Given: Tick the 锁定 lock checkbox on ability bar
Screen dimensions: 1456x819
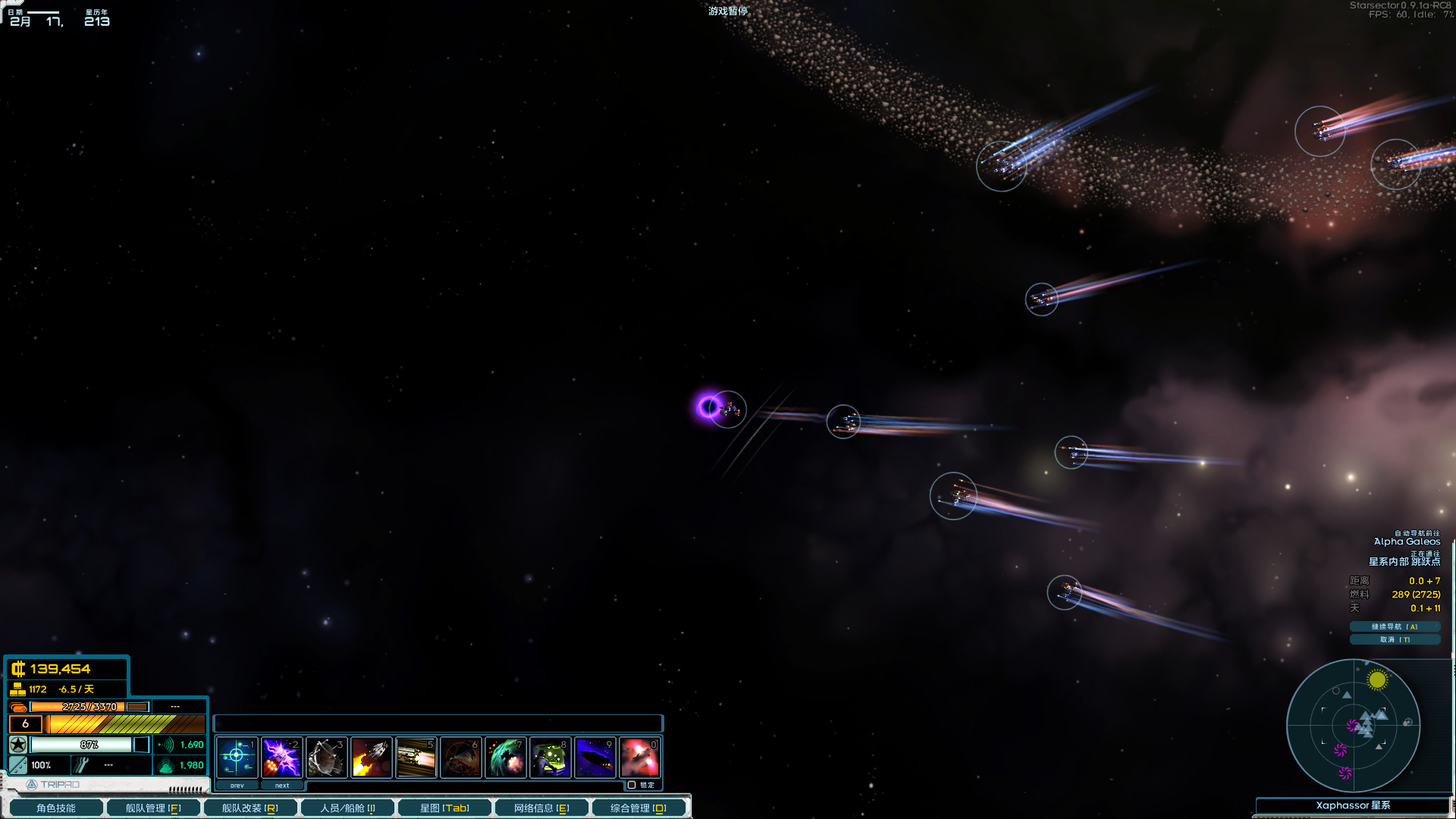Looking at the screenshot, I should point(632,785).
